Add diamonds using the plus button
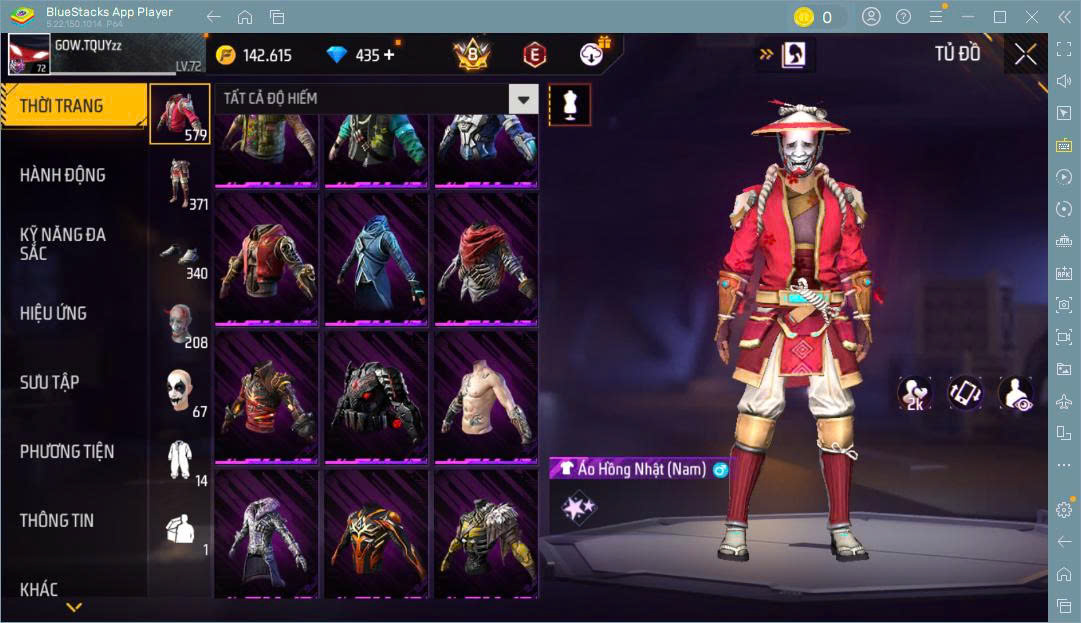Screen dimensions: 1081x623 click(x=389, y=55)
